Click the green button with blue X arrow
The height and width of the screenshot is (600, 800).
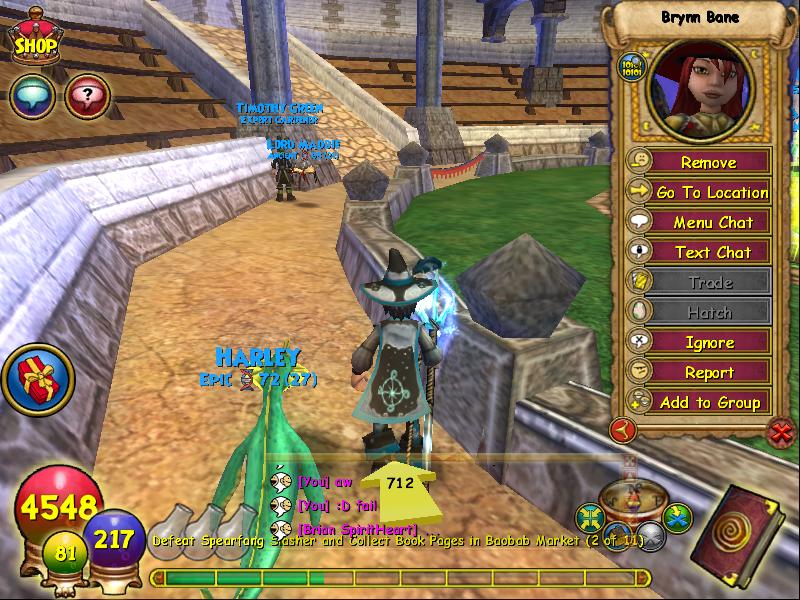click(679, 517)
